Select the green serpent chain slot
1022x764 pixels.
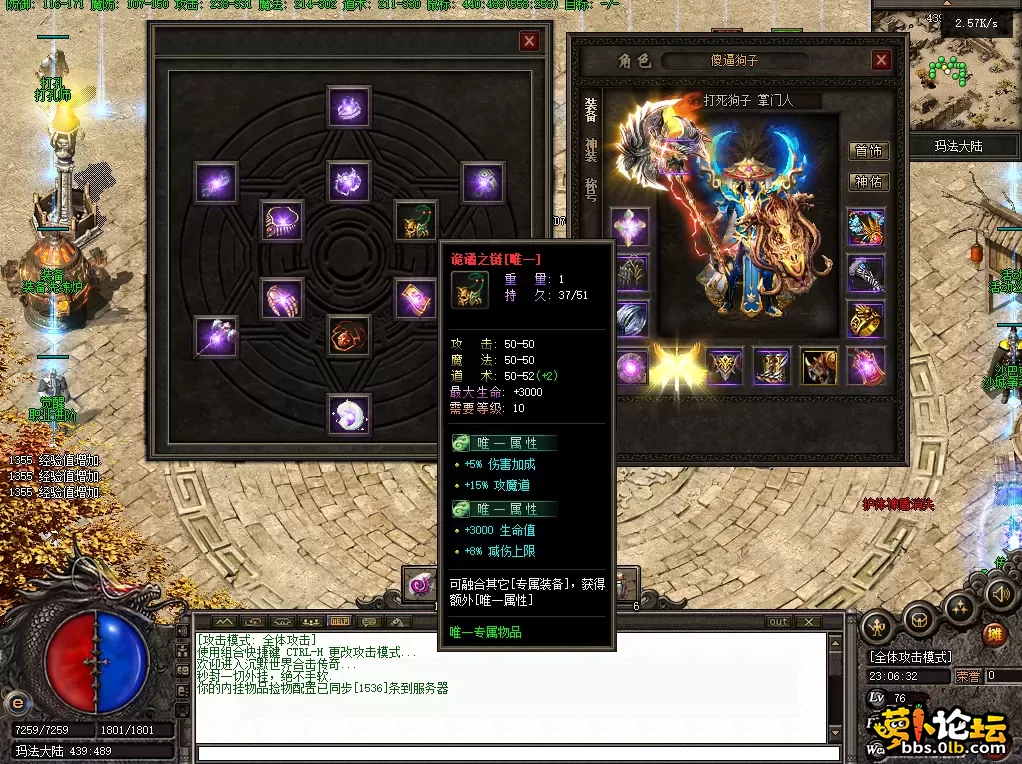coord(415,220)
